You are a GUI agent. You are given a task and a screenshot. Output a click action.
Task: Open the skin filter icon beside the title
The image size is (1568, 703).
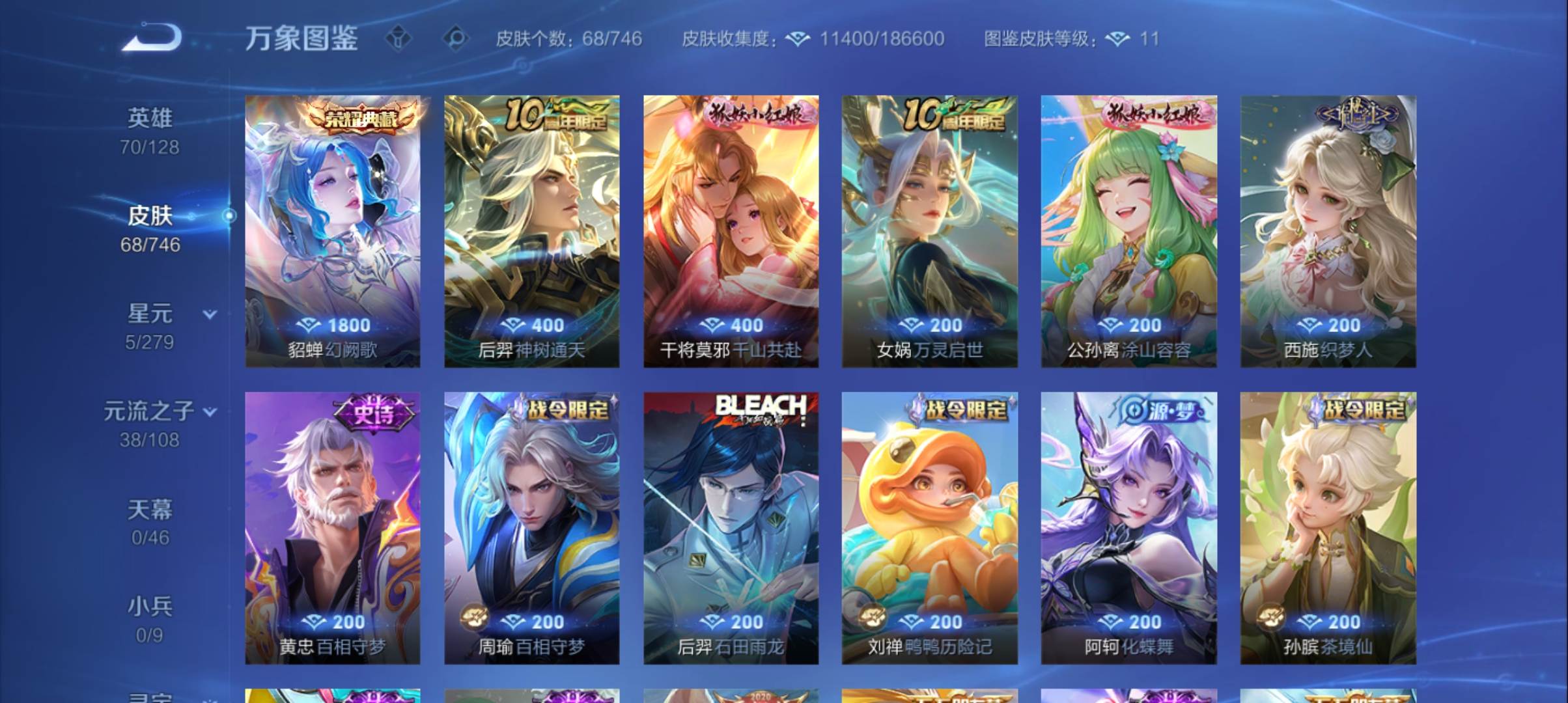(399, 39)
